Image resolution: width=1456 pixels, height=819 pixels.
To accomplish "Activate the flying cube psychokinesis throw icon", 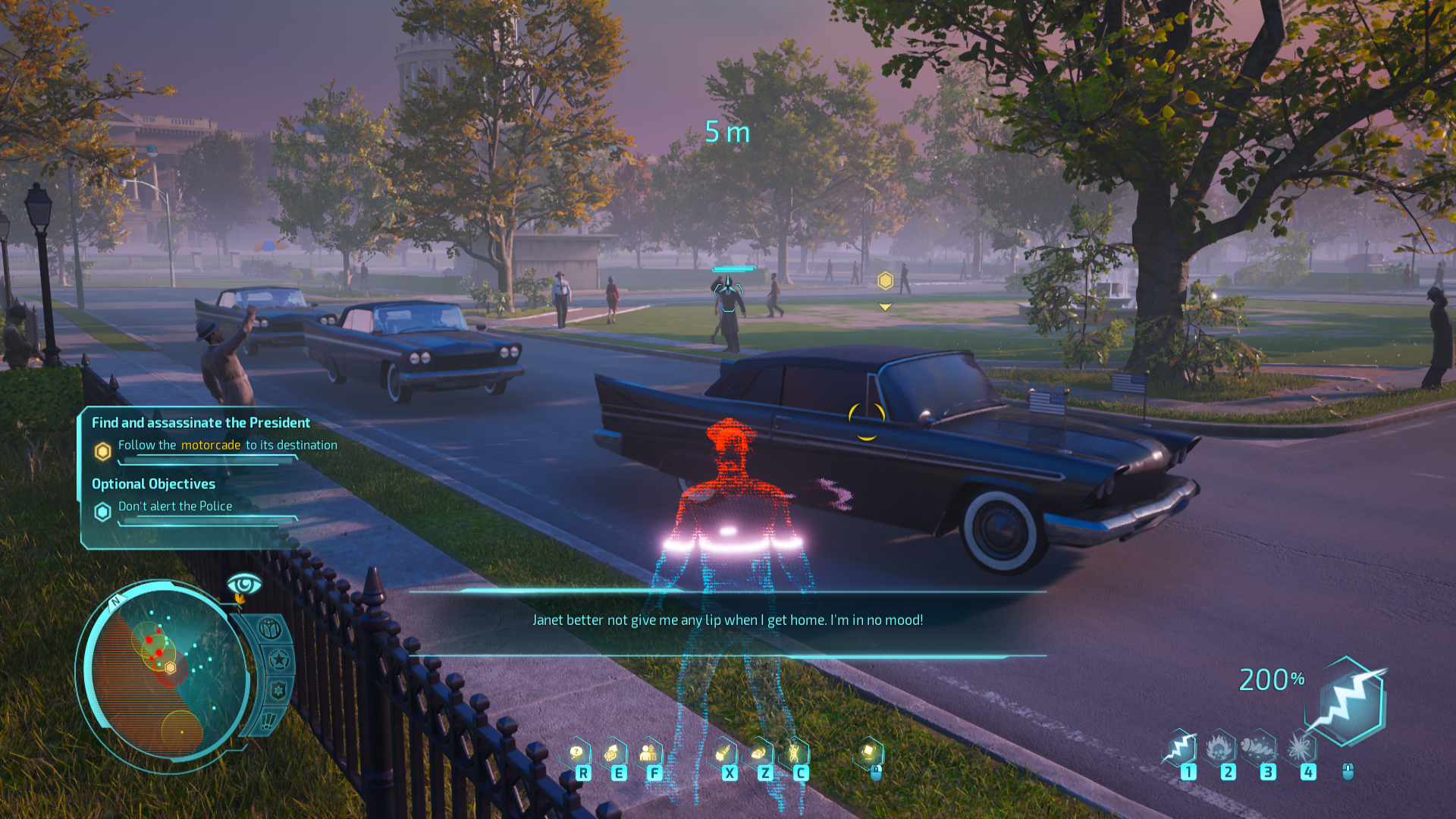I will pyautogui.click(x=869, y=753).
